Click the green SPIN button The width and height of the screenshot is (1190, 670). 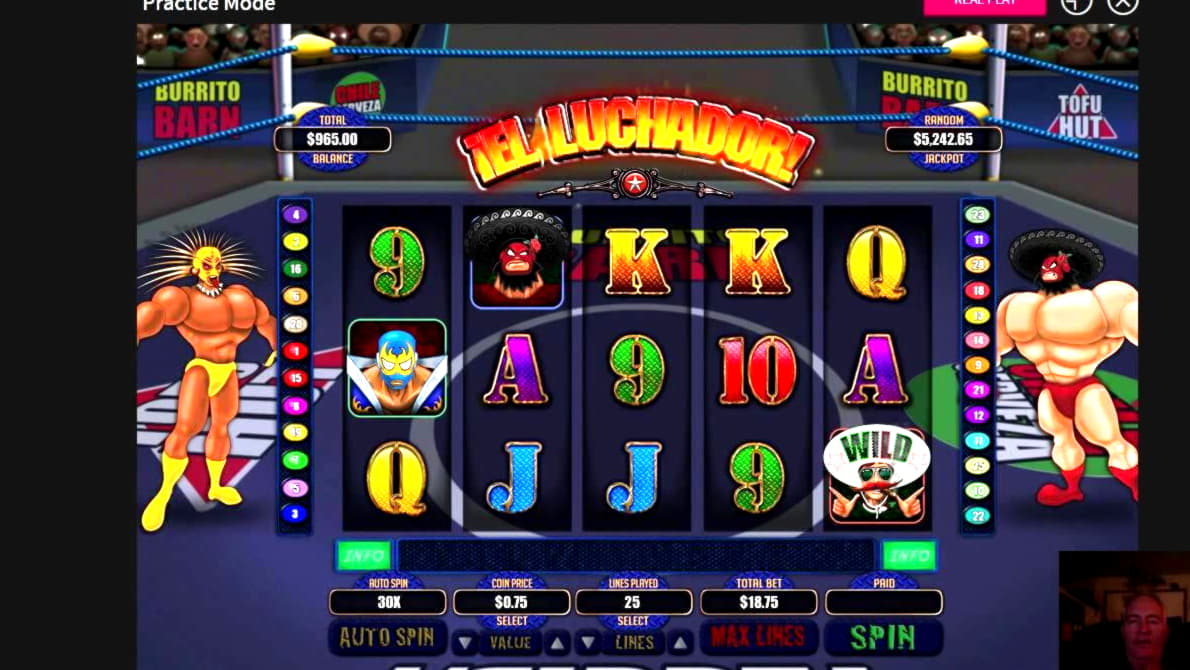(883, 637)
